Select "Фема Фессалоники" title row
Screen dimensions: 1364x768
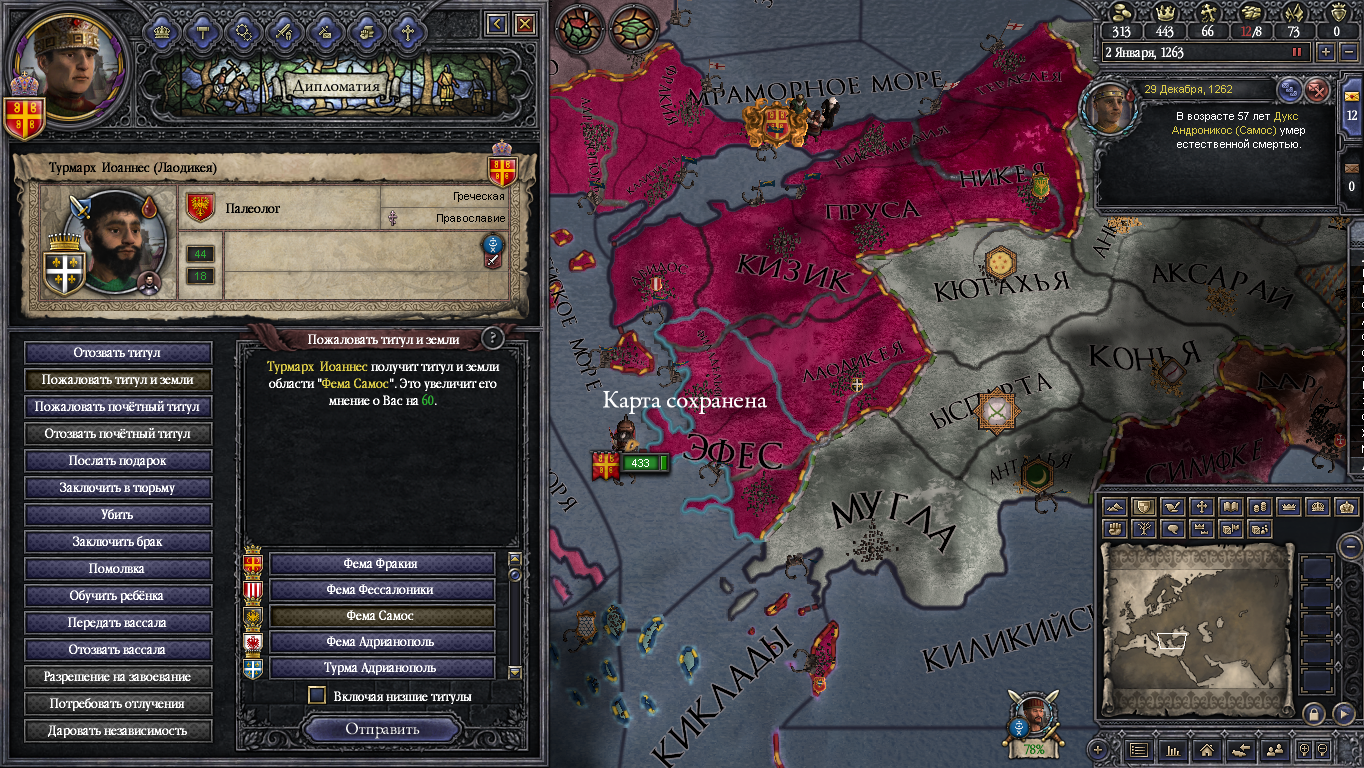click(x=381, y=590)
